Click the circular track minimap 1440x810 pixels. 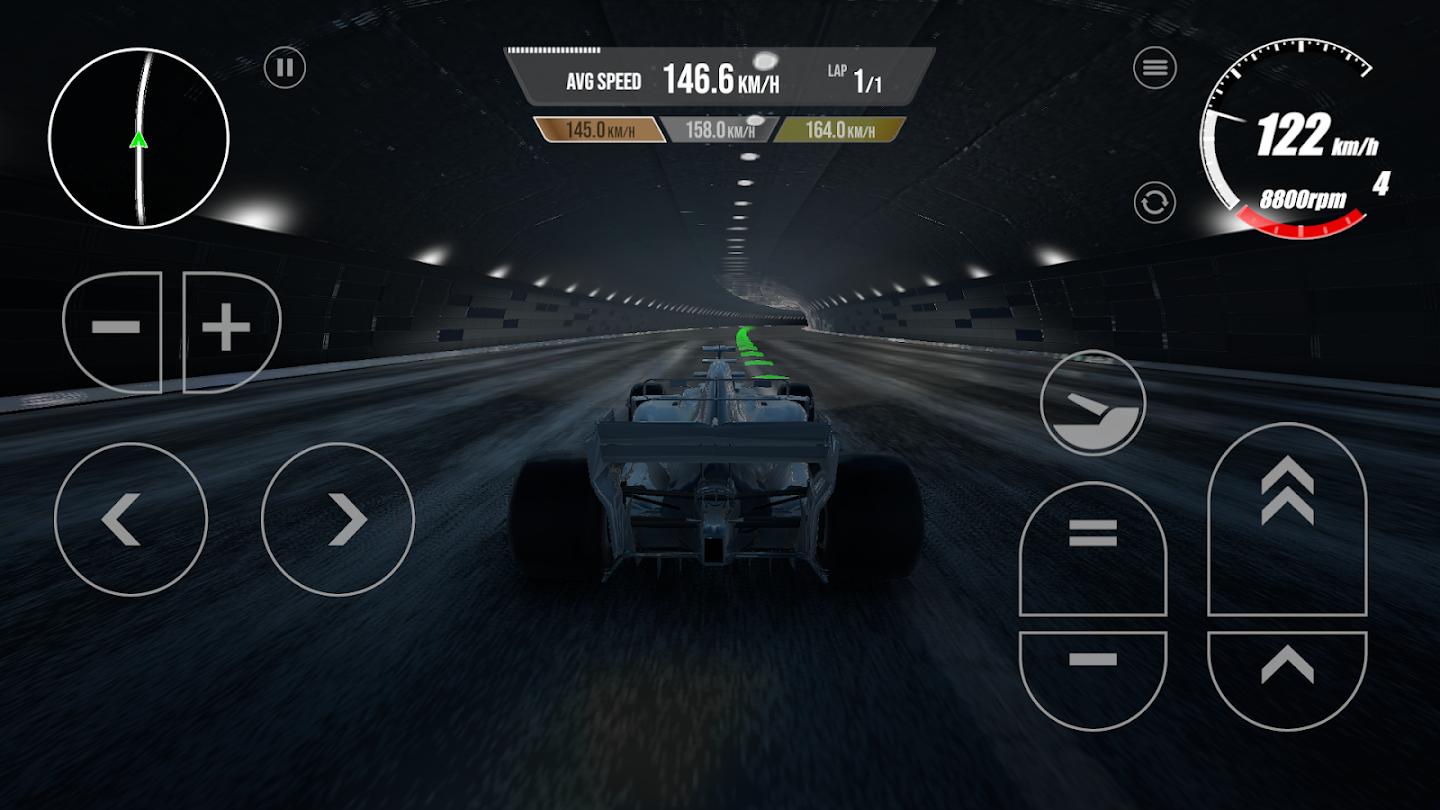[x=139, y=138]
